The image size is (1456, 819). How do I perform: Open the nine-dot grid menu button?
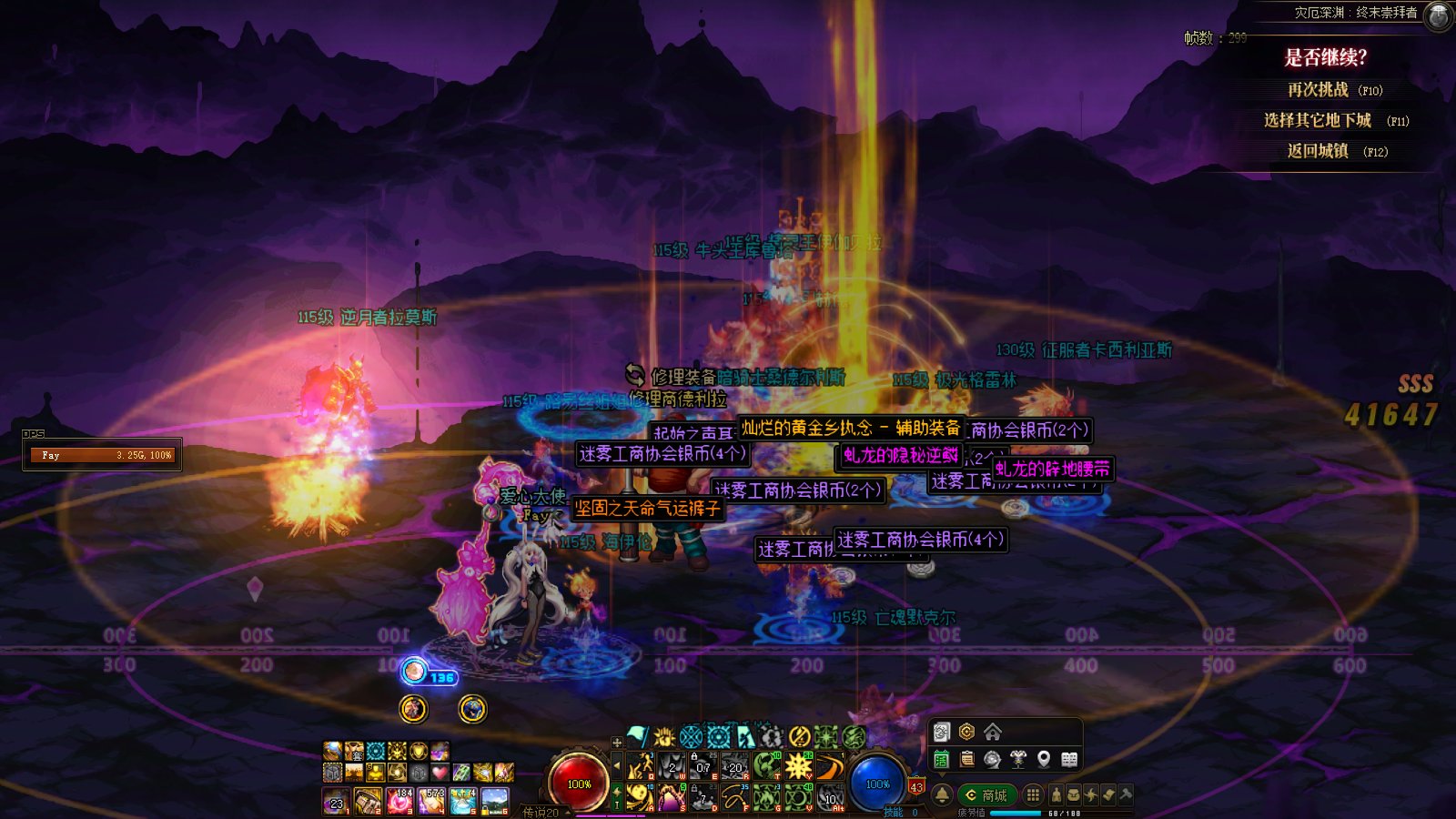(x=1033, y=795)
